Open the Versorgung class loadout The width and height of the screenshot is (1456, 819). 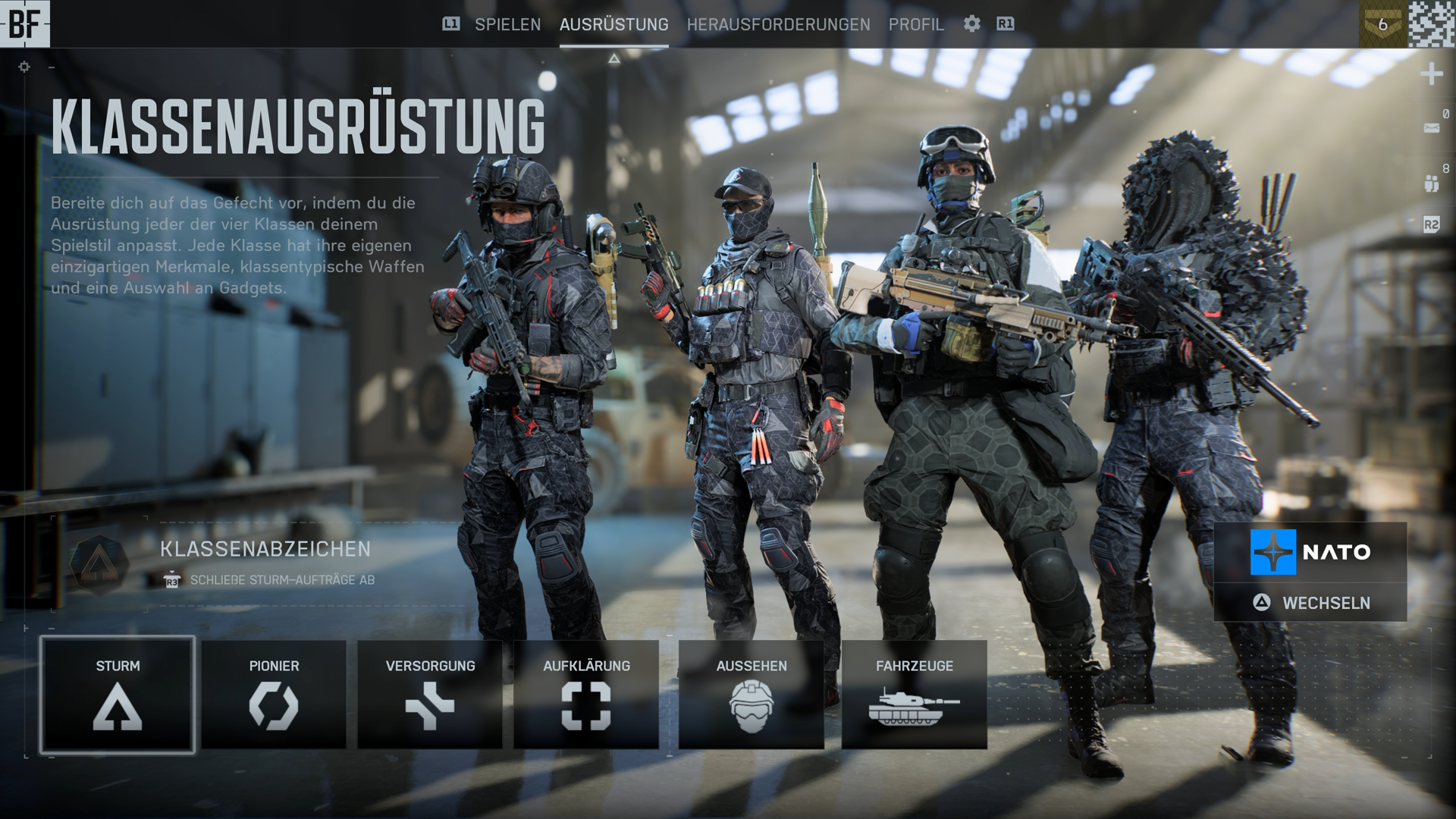coord(430,695)
